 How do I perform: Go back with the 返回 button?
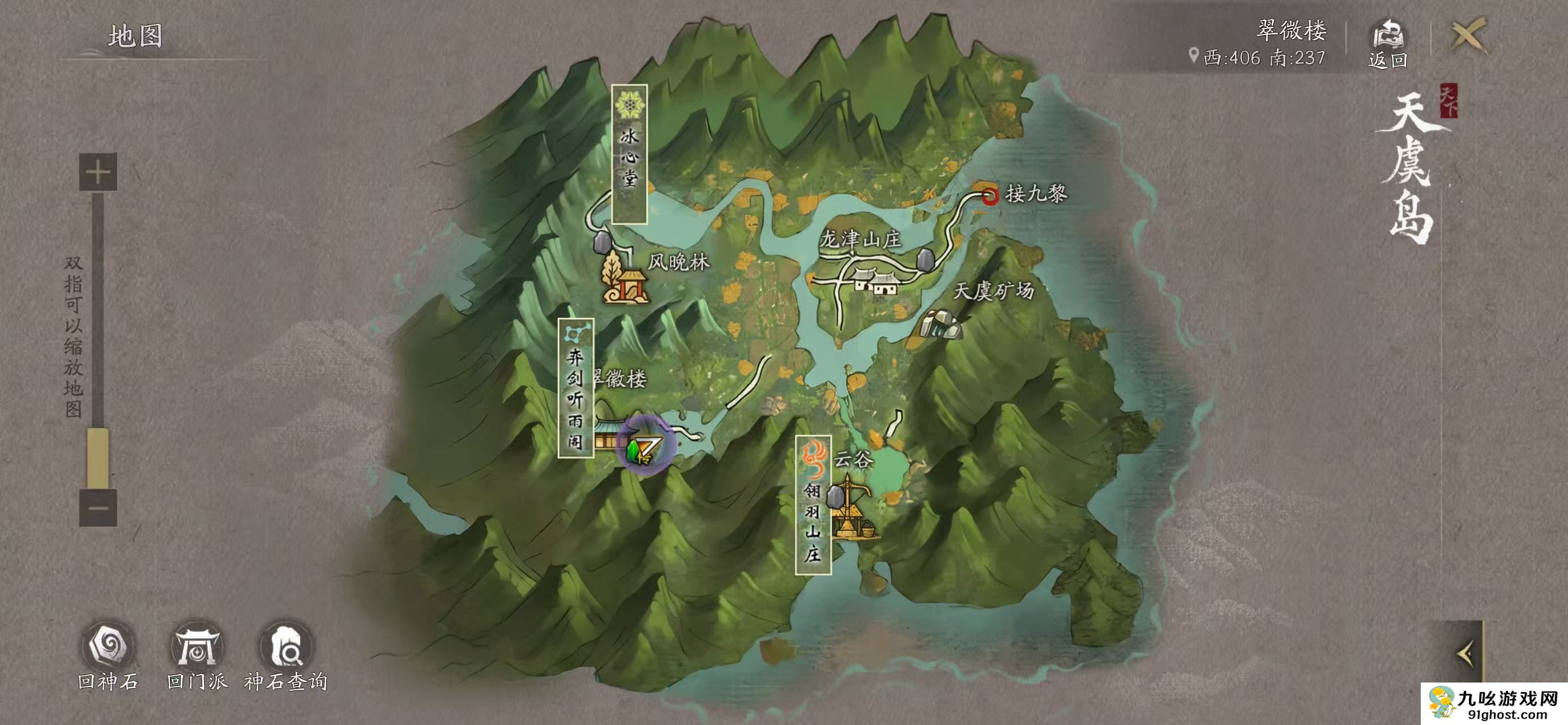[x=1388, y=43]
